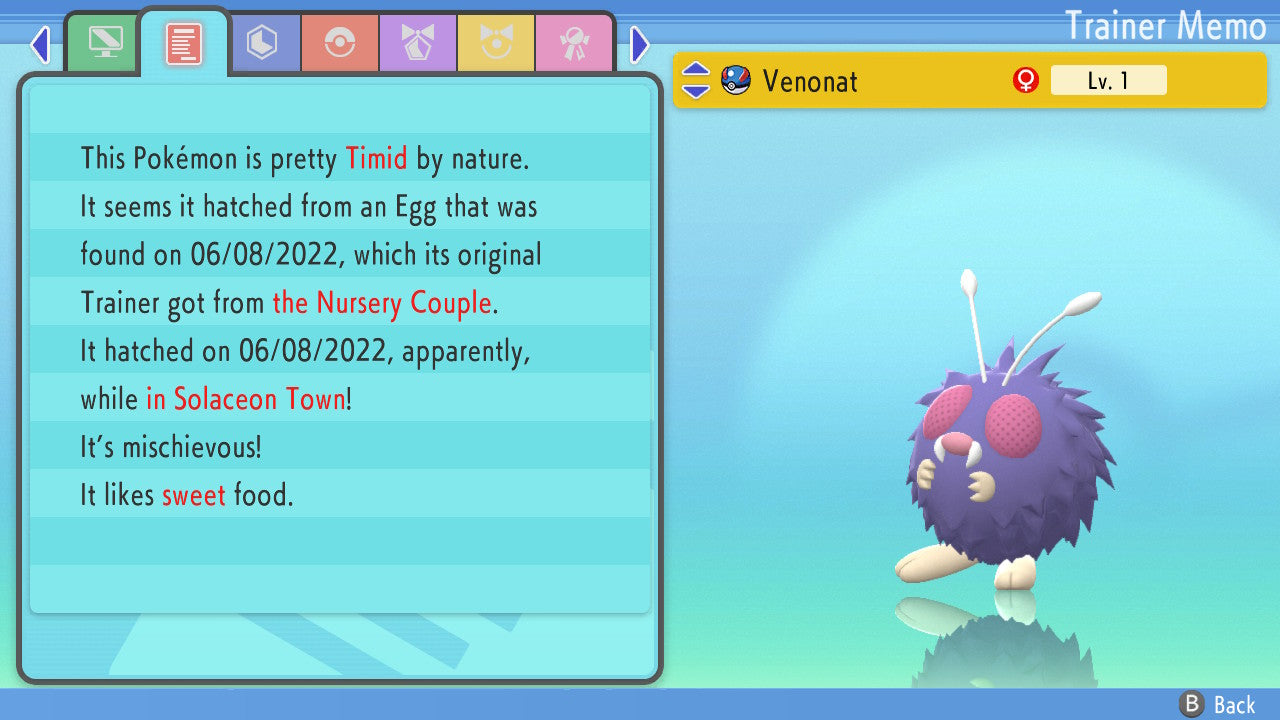1280x720 pixels.
Task: Open the pink ribbon rosette tab
Action: (574, 43)
